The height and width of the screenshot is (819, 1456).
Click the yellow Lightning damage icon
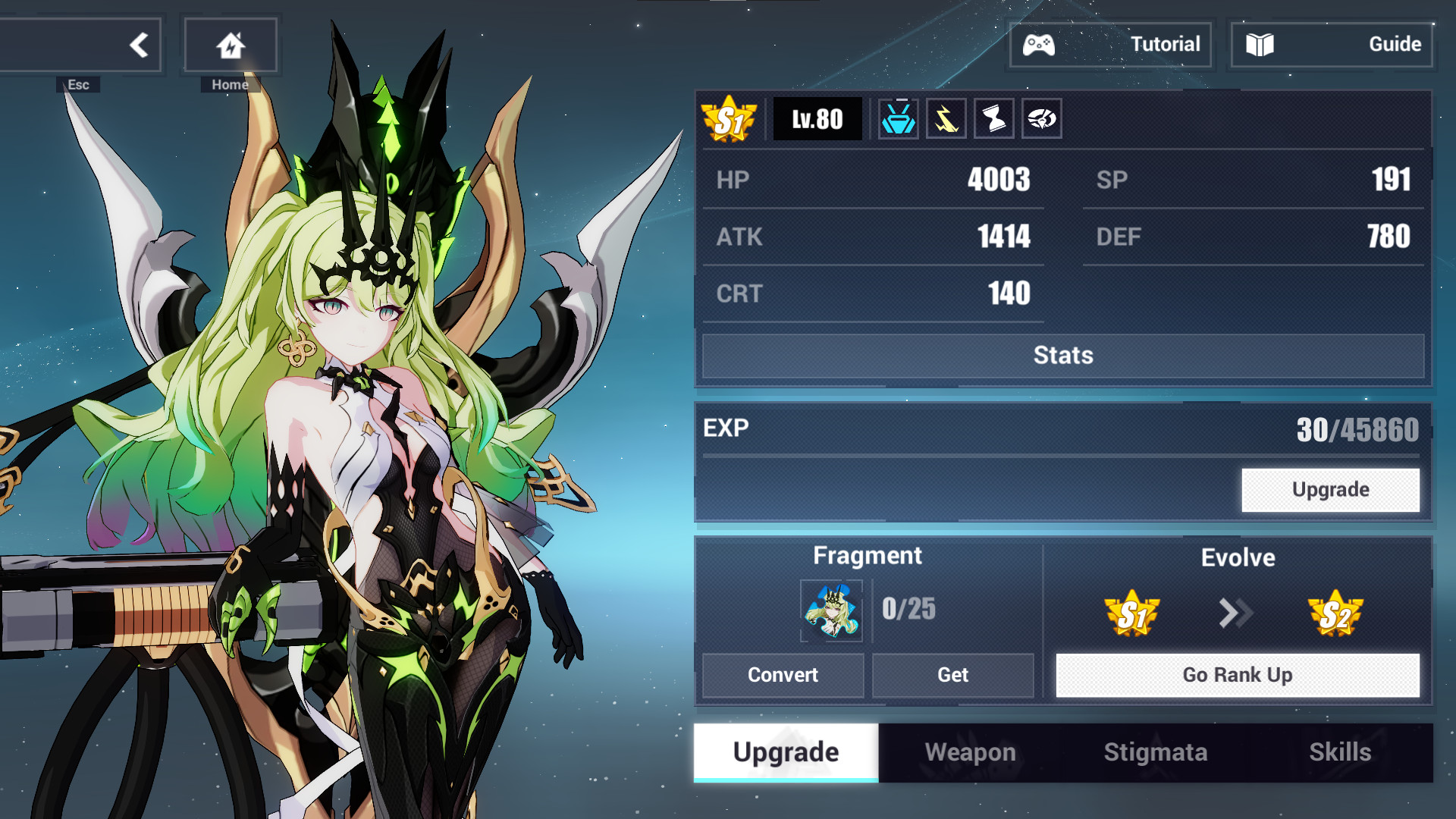pos(946,118)
